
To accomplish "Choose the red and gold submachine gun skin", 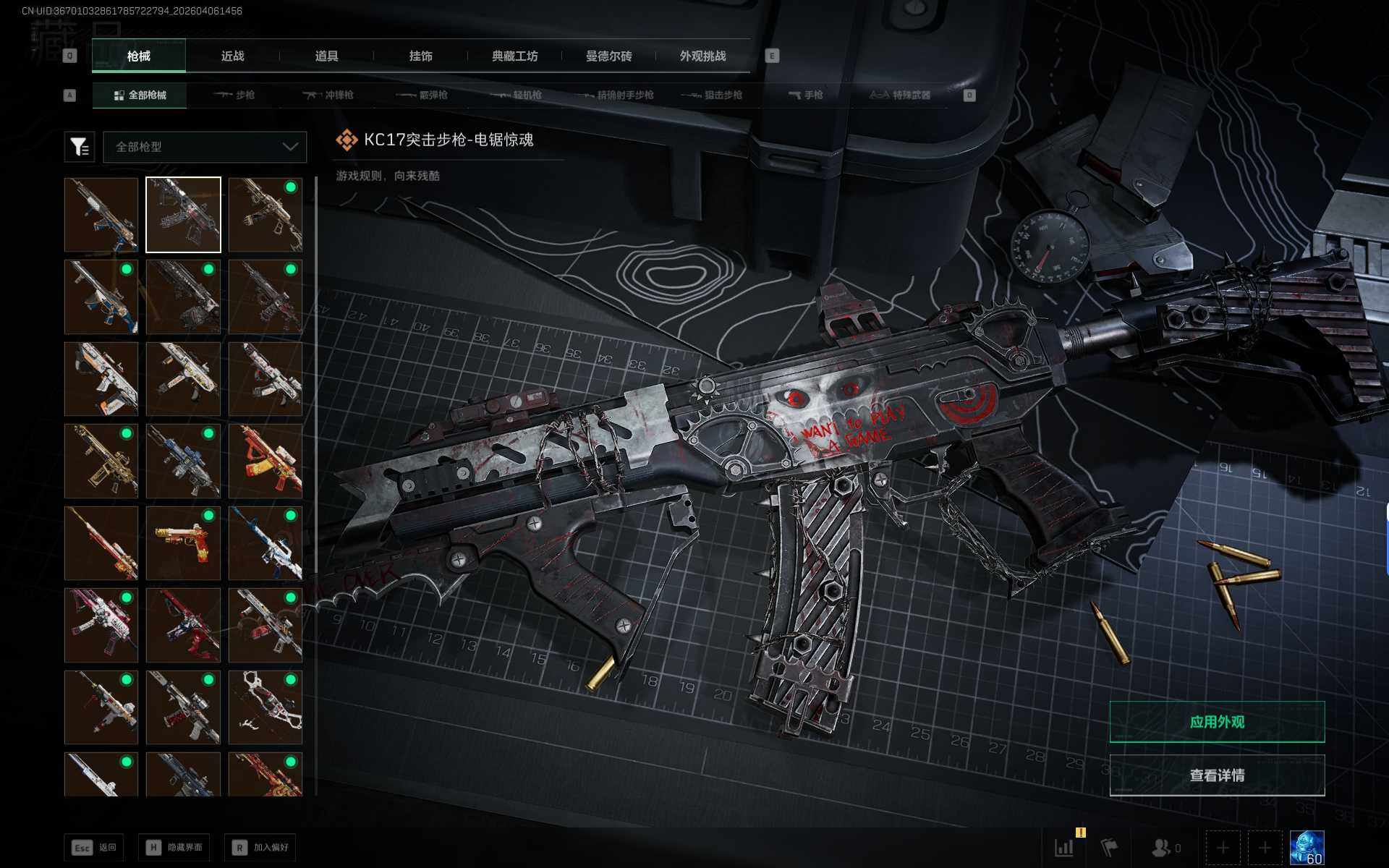I will [266, 461].
